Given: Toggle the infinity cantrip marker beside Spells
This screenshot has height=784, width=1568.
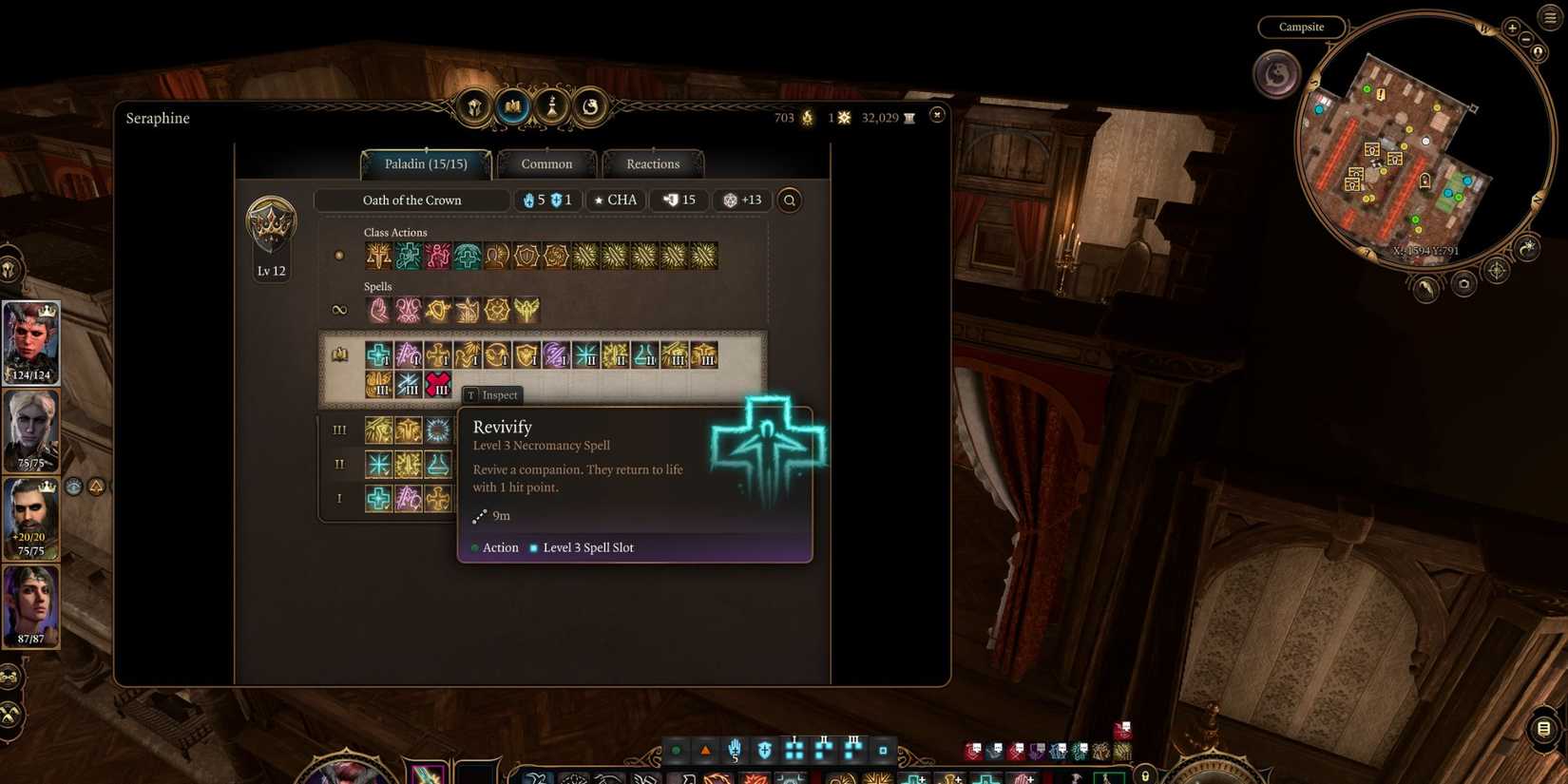Looking at the screenshot, I should coord(339,308).
